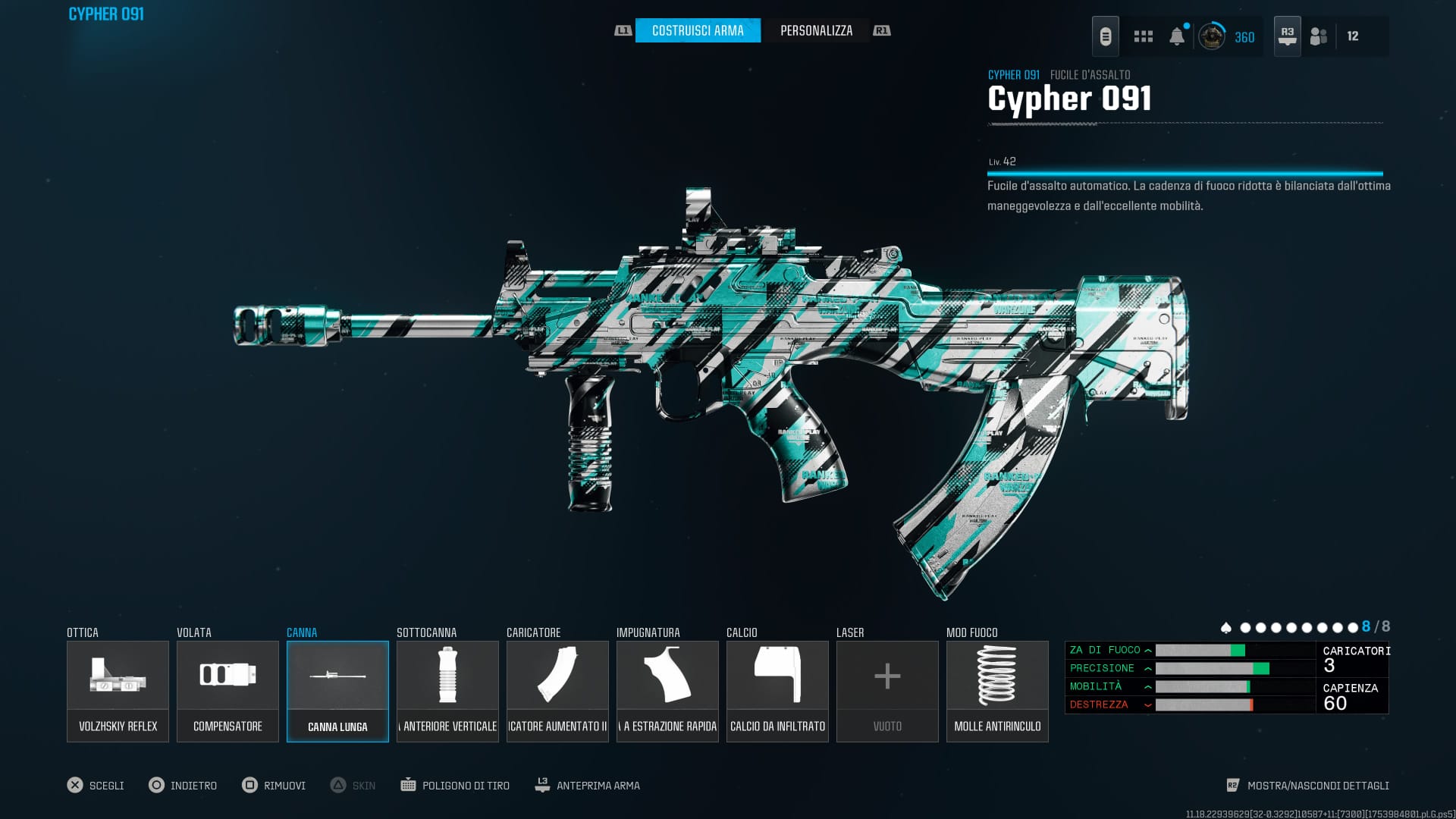
Task: Choose the Impugnatura a estrazione rapida slot
Action: [x=667, y=691]
